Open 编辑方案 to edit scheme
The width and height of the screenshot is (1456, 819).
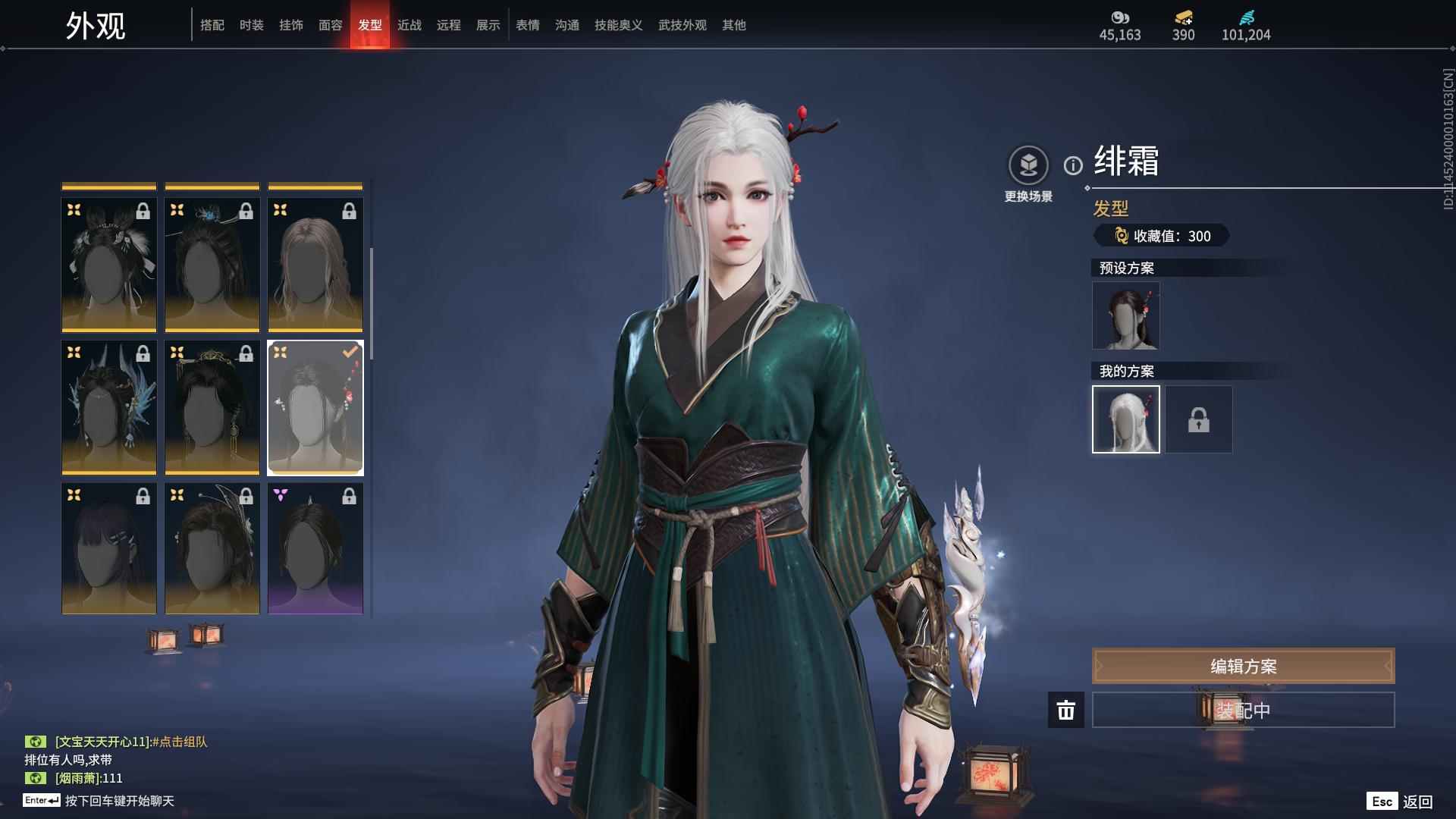tap(1243, 666)
